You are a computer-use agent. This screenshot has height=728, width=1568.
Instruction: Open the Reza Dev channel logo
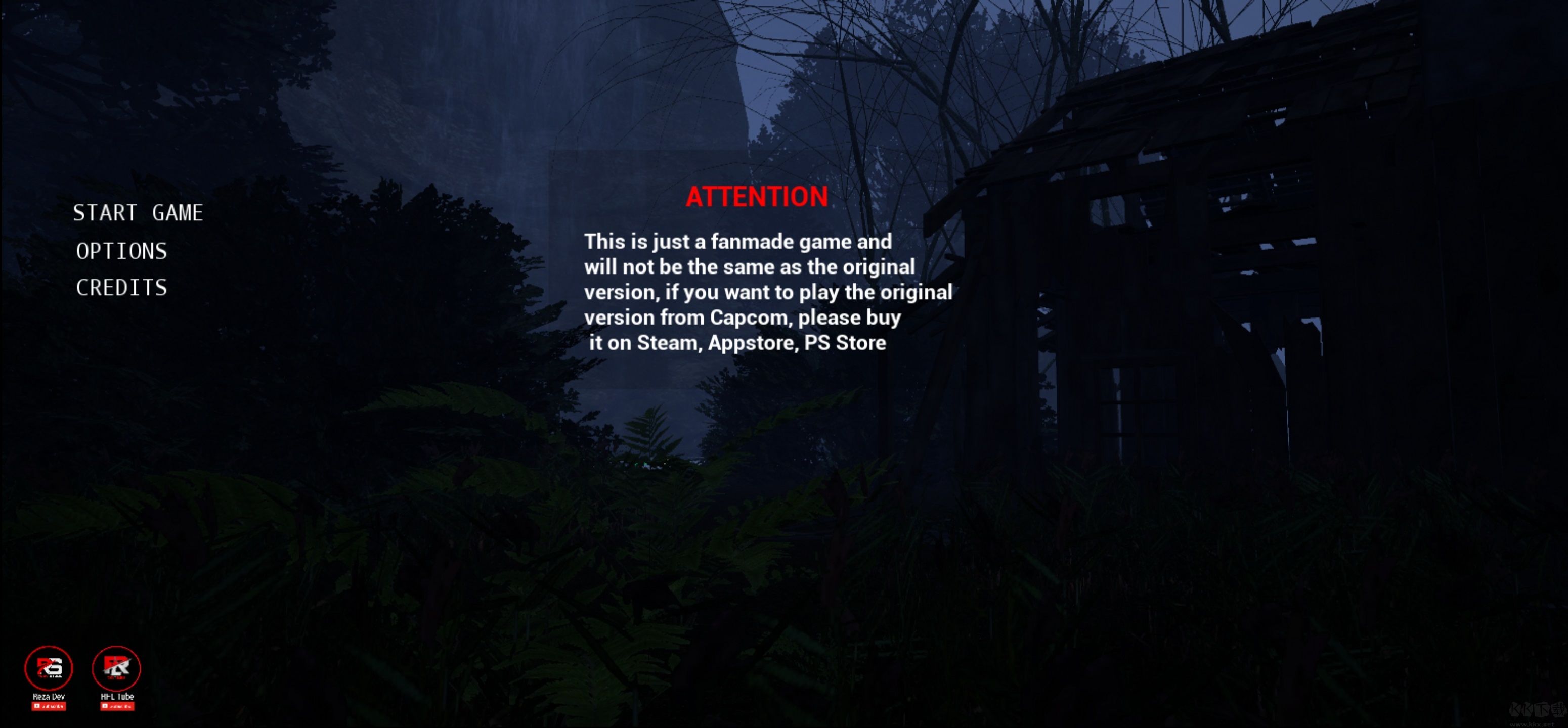point(49,668)
